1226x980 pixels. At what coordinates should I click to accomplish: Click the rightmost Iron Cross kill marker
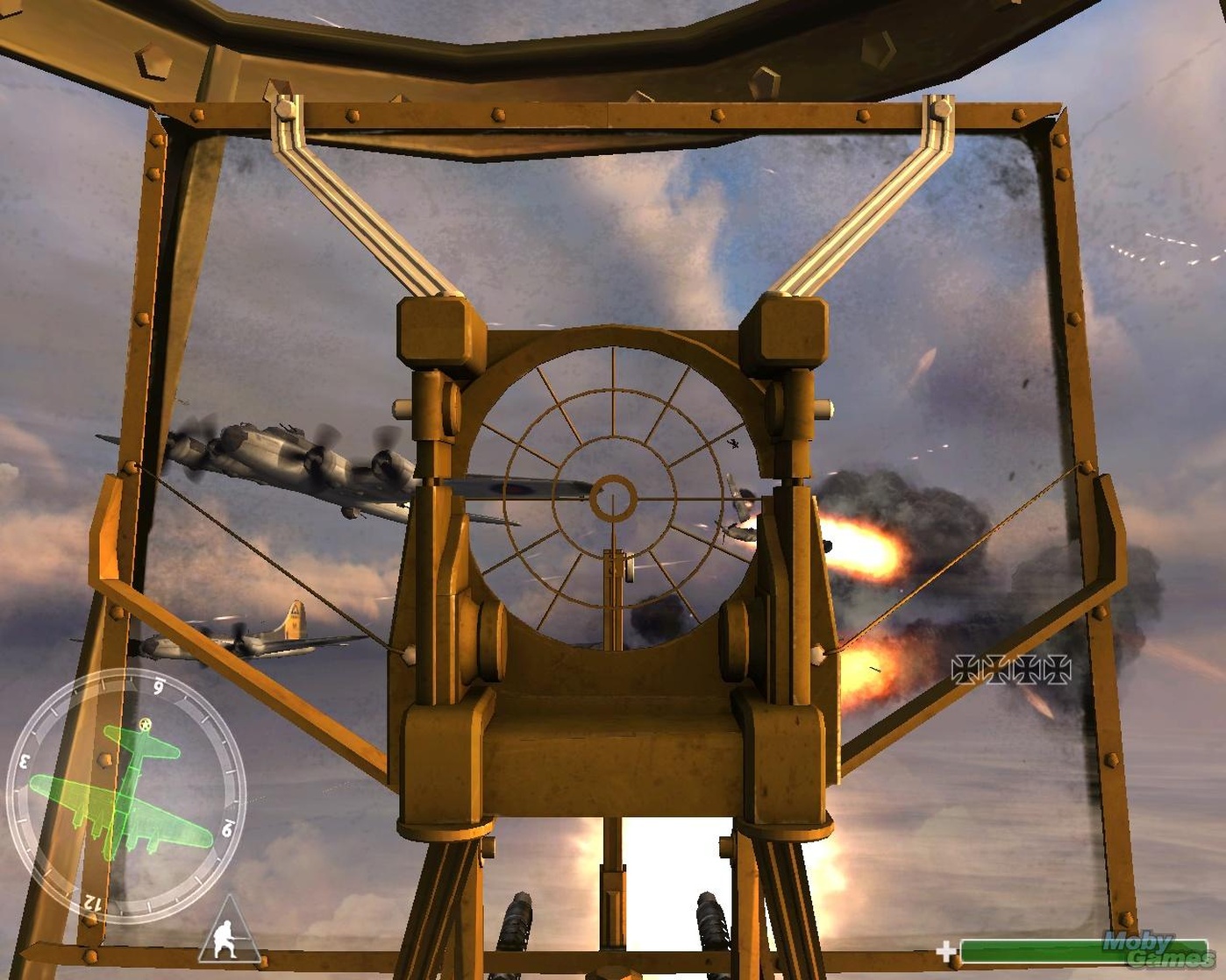1058,668
